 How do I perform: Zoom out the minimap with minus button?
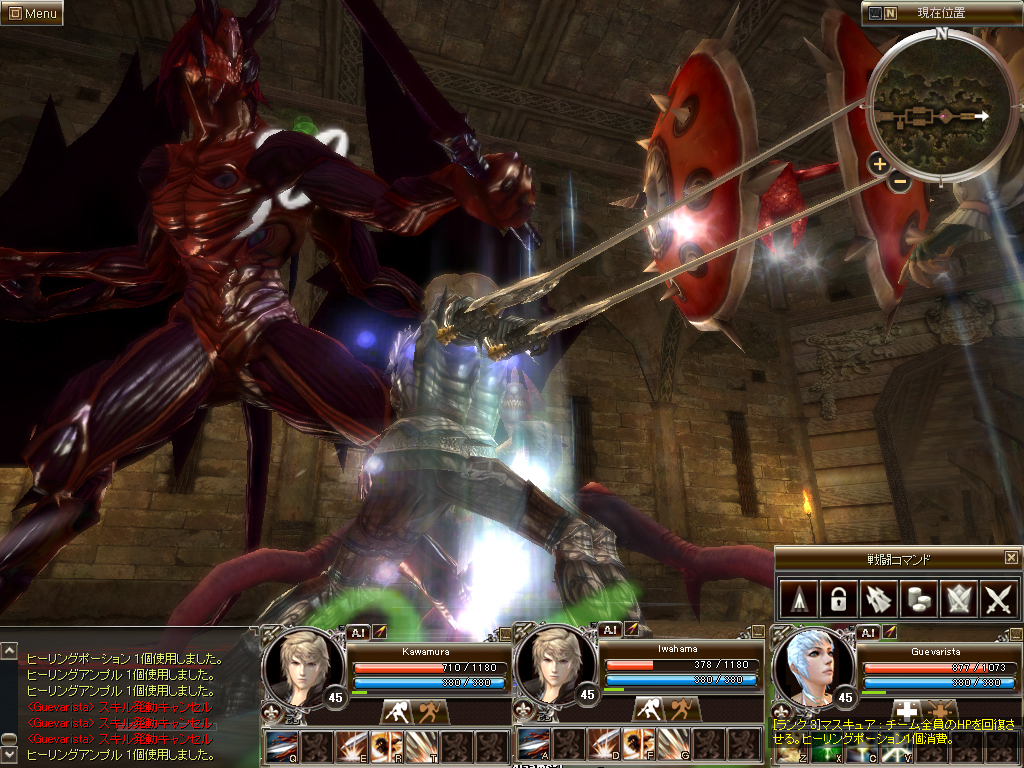tap(899, 182)
